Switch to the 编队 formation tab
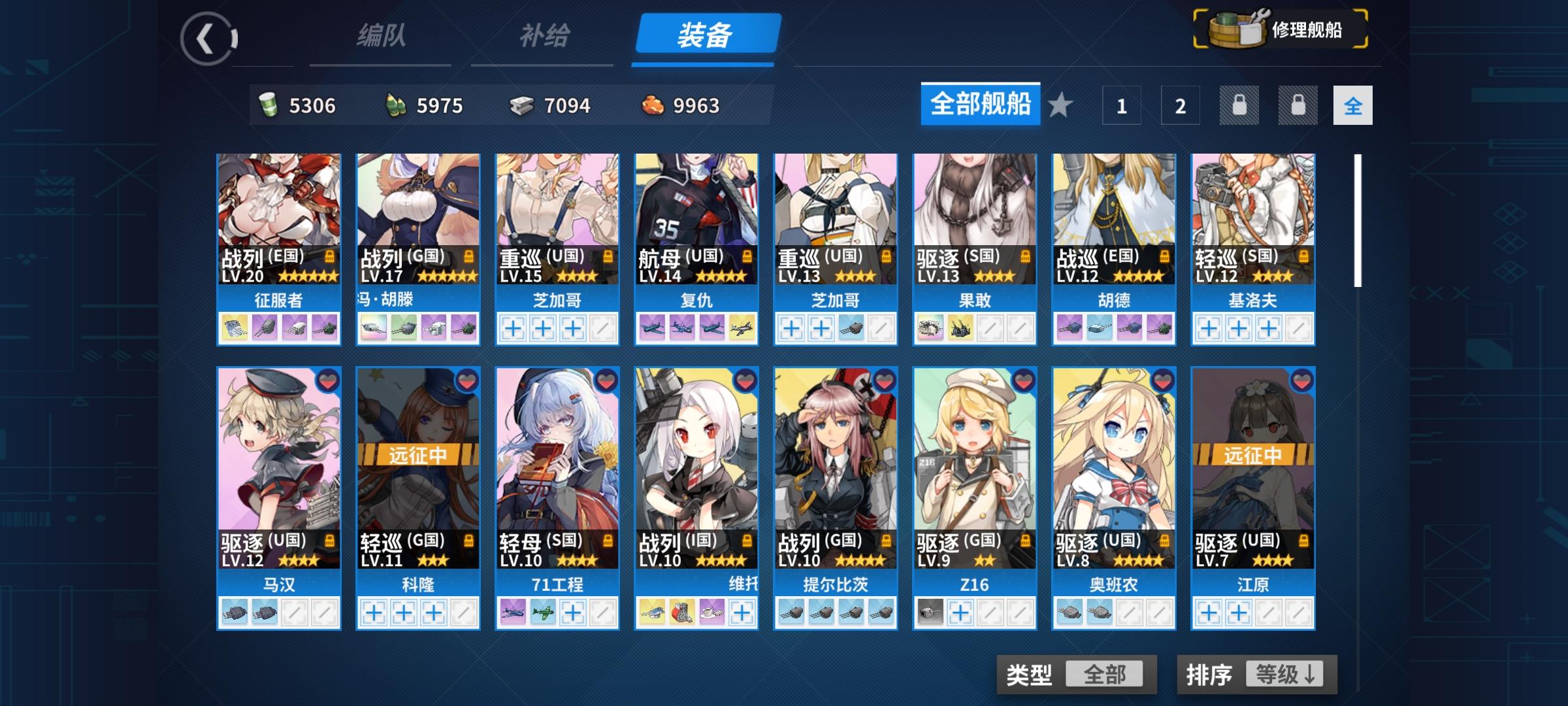 click(x=380, y=37)
